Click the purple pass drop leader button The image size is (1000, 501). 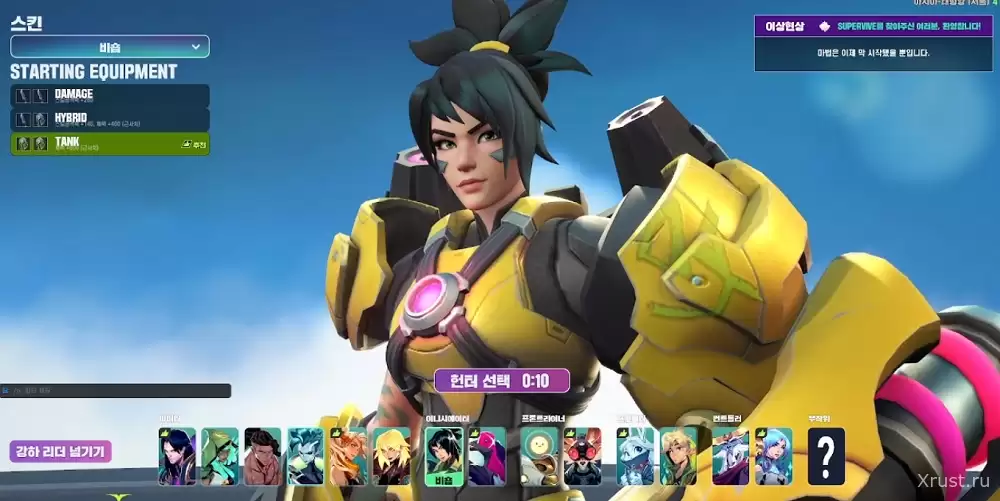coord(61,452)
